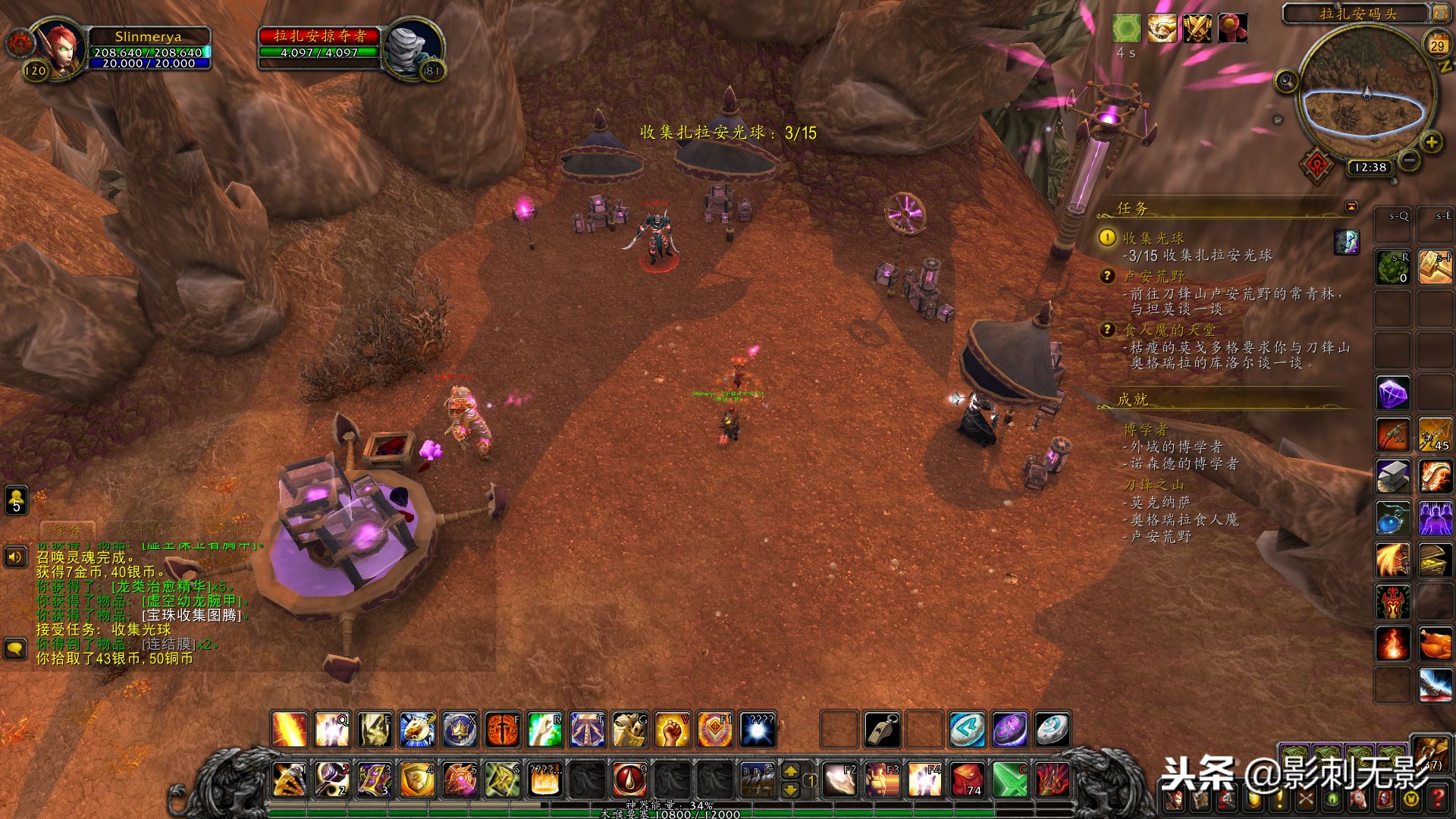Screen dimensions: 1456x819
Task: Activate the golden fist ability
Action: pyautogui.click(x=672, y=730)
